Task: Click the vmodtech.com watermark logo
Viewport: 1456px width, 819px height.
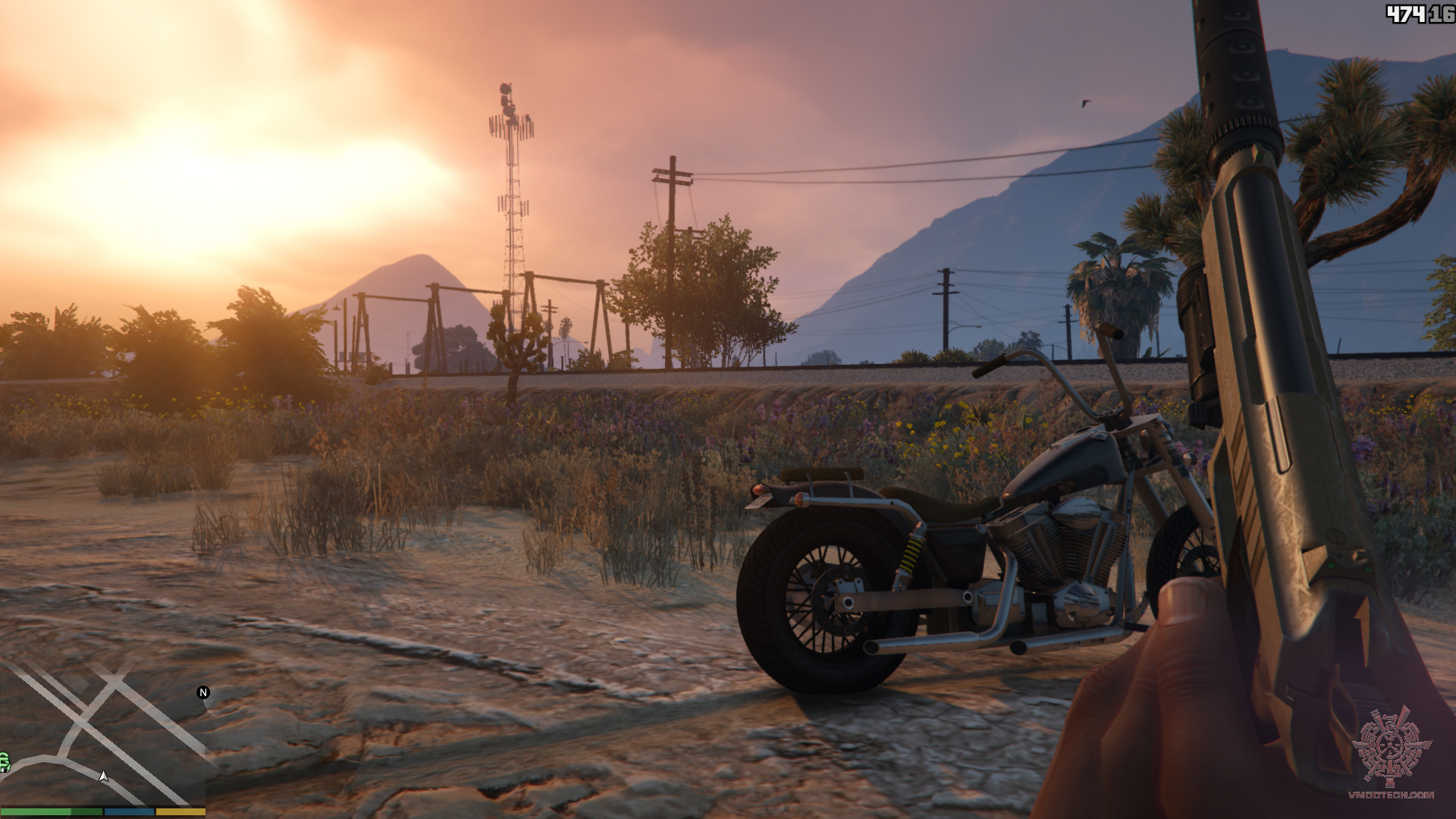Action: coord(1391,749)
